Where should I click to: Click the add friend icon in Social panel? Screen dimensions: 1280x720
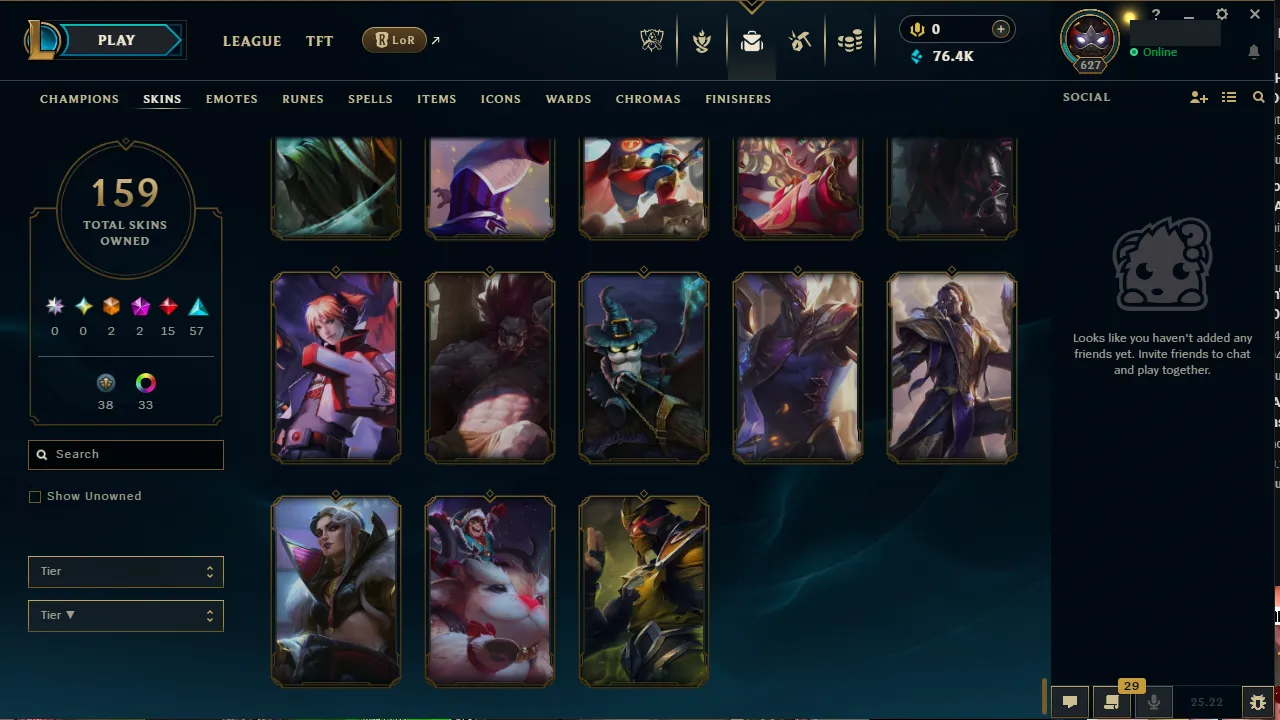(x=1199, y=97)
